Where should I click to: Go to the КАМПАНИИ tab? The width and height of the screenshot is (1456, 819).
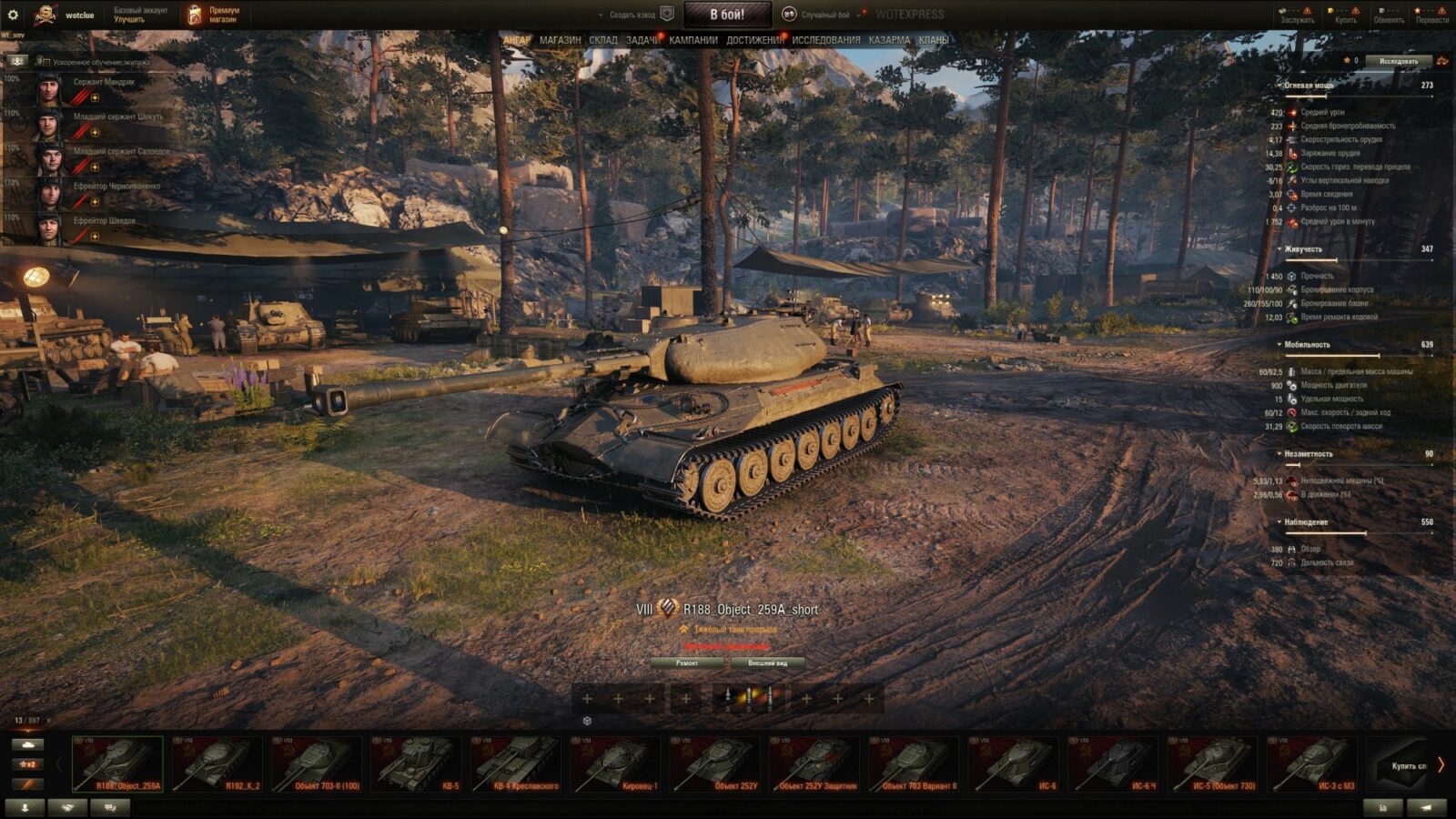[693, 40]
